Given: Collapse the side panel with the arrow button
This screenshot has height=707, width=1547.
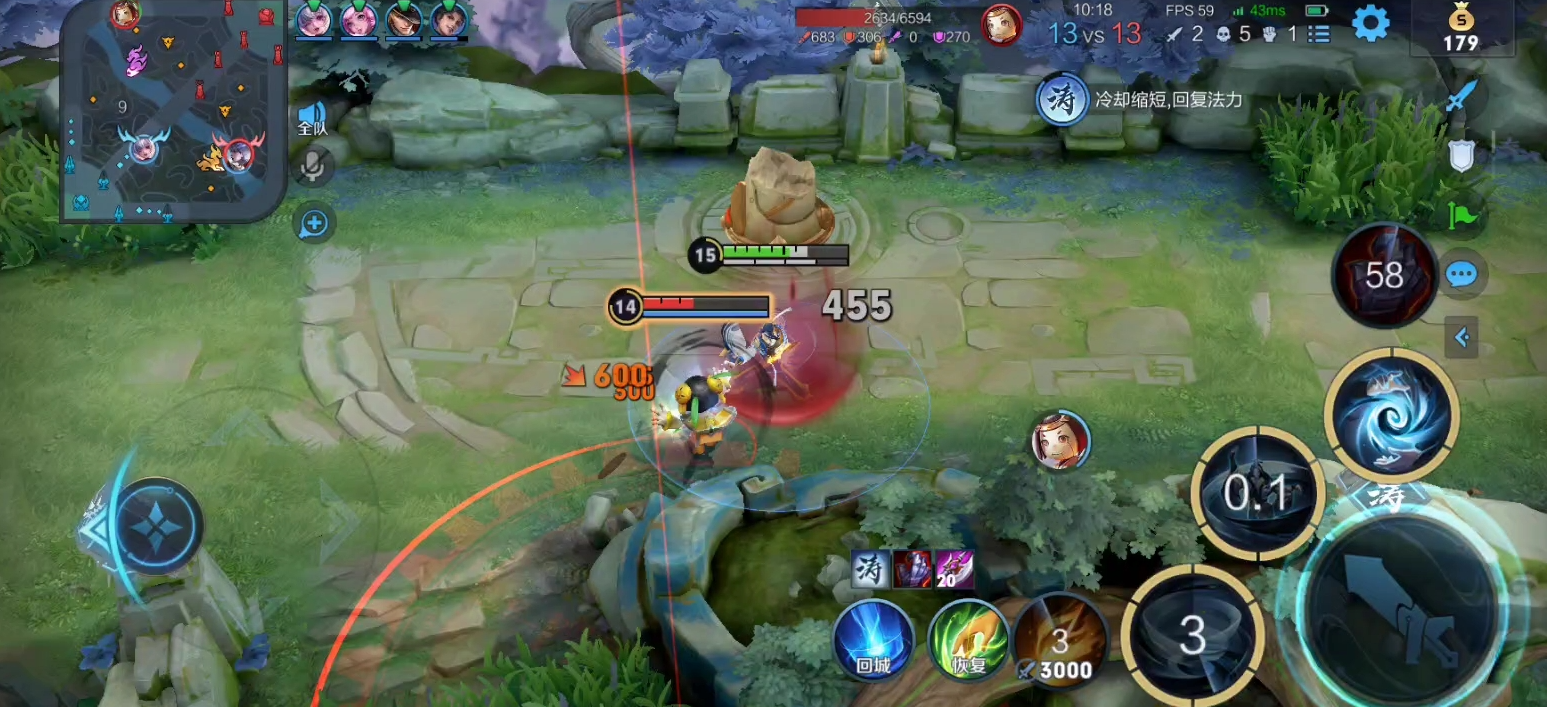Looking at the screenshot, I should click(1461, 338).
